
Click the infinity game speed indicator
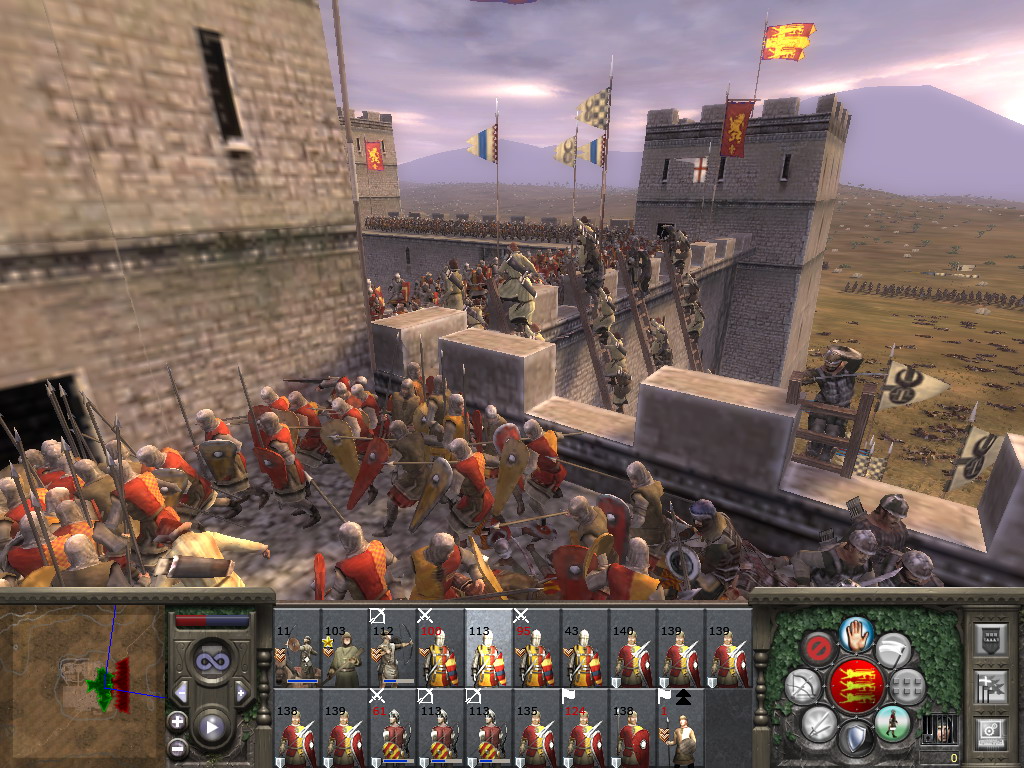coord(211,660)
